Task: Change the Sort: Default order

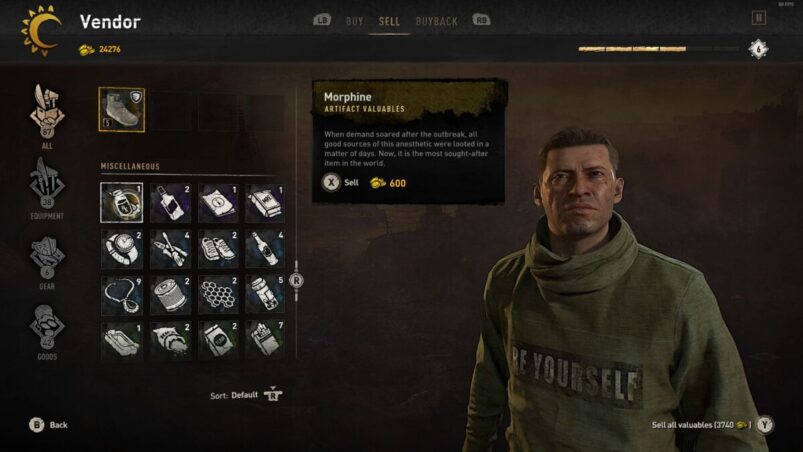Action: click(272, 395)
